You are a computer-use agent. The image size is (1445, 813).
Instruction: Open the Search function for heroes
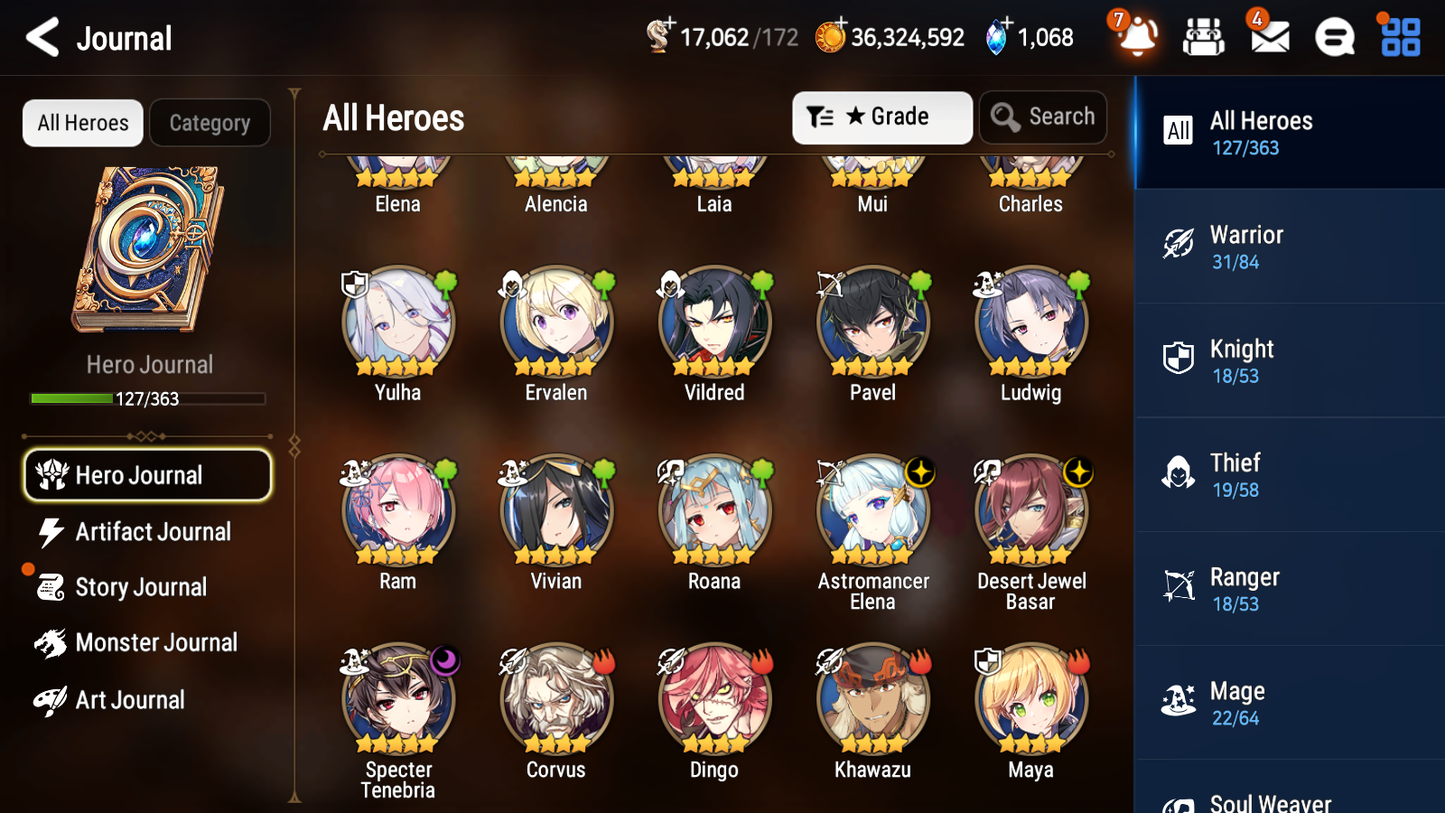[1043, 117]
